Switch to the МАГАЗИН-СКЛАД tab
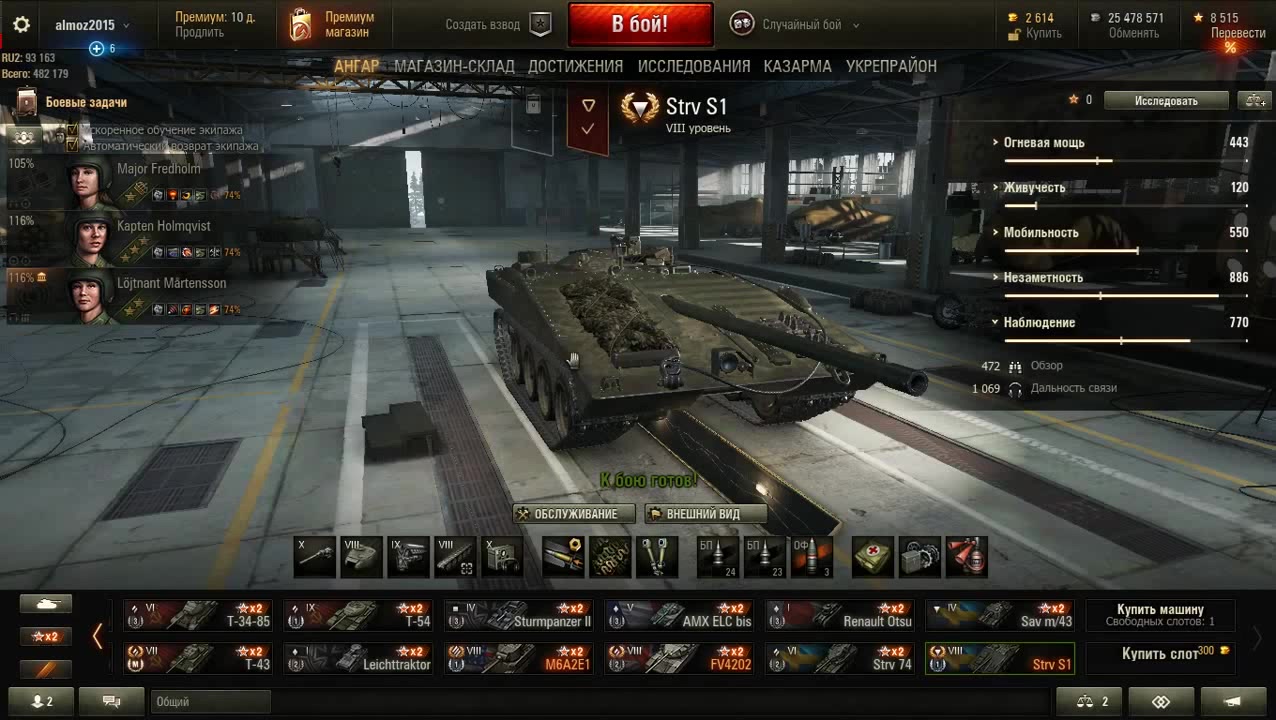This screenshot has width=1276, height=720. pos(454,66)
